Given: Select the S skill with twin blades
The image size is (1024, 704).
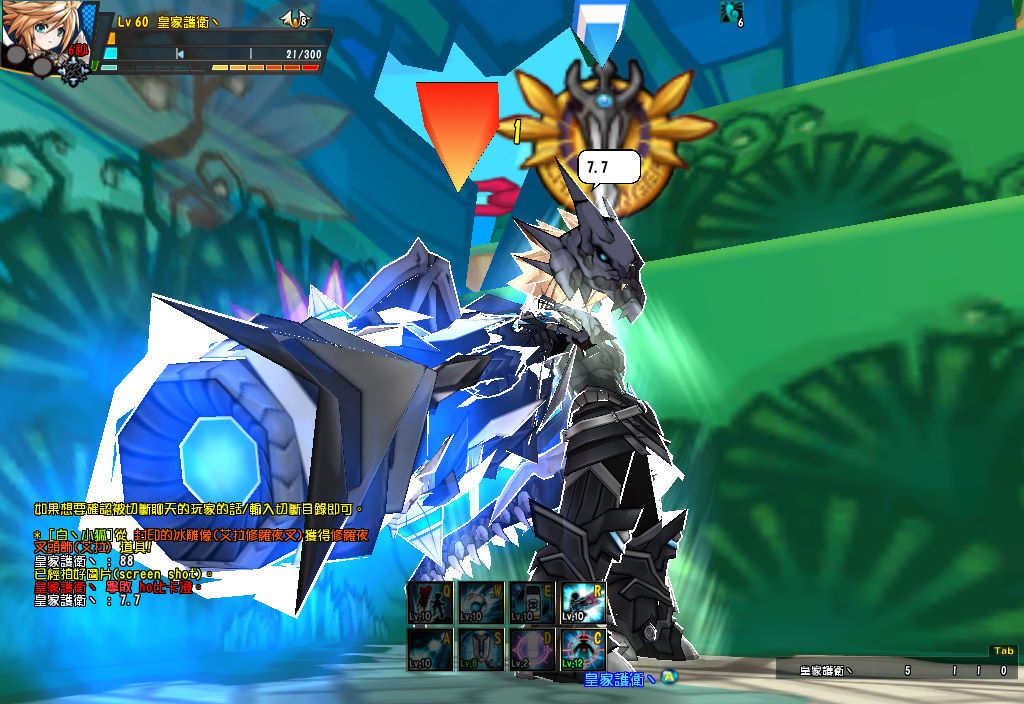Looking at the screenshot, I should (482, 649).
